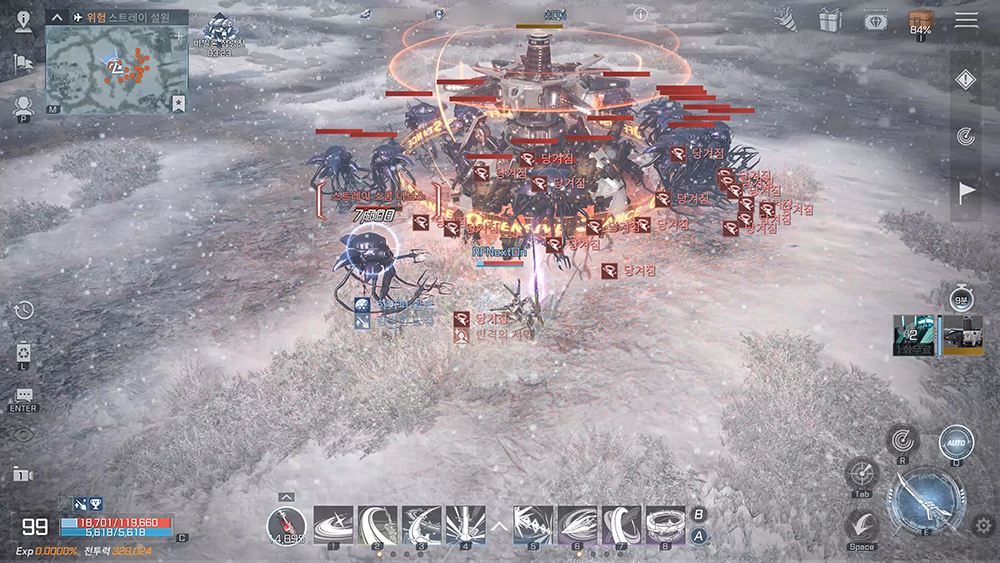
Task: Click the diamond shop icon
Action: click(x=876, y=20)
